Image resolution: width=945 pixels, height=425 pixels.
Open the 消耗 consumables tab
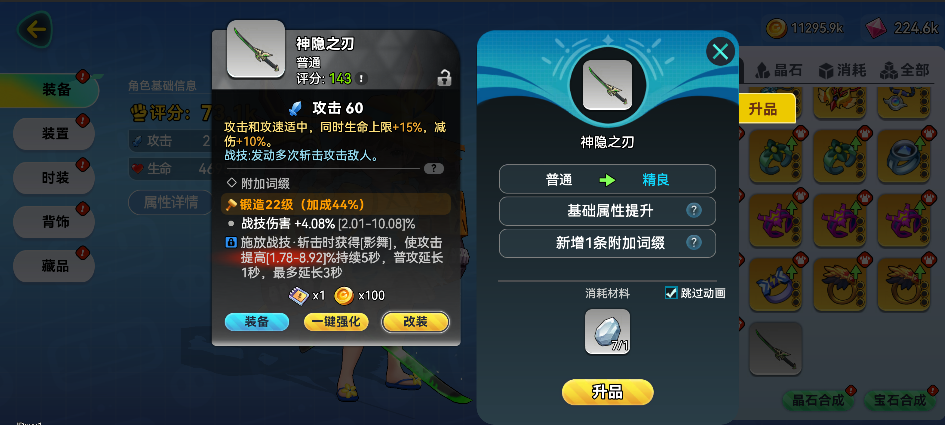[841, 71]
